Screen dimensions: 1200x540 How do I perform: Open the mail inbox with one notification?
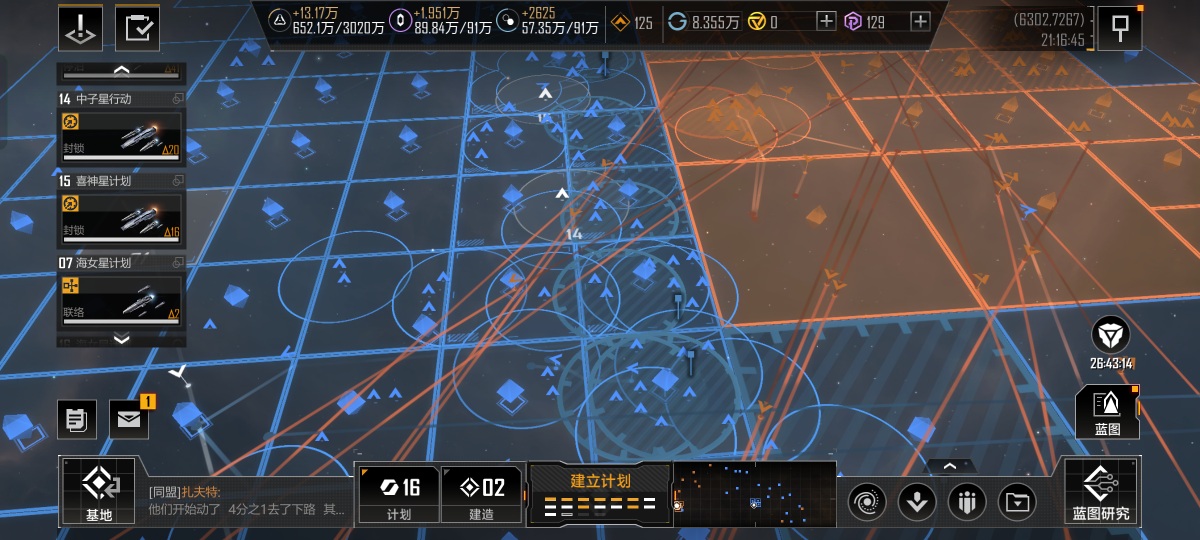tap(128, 419)
